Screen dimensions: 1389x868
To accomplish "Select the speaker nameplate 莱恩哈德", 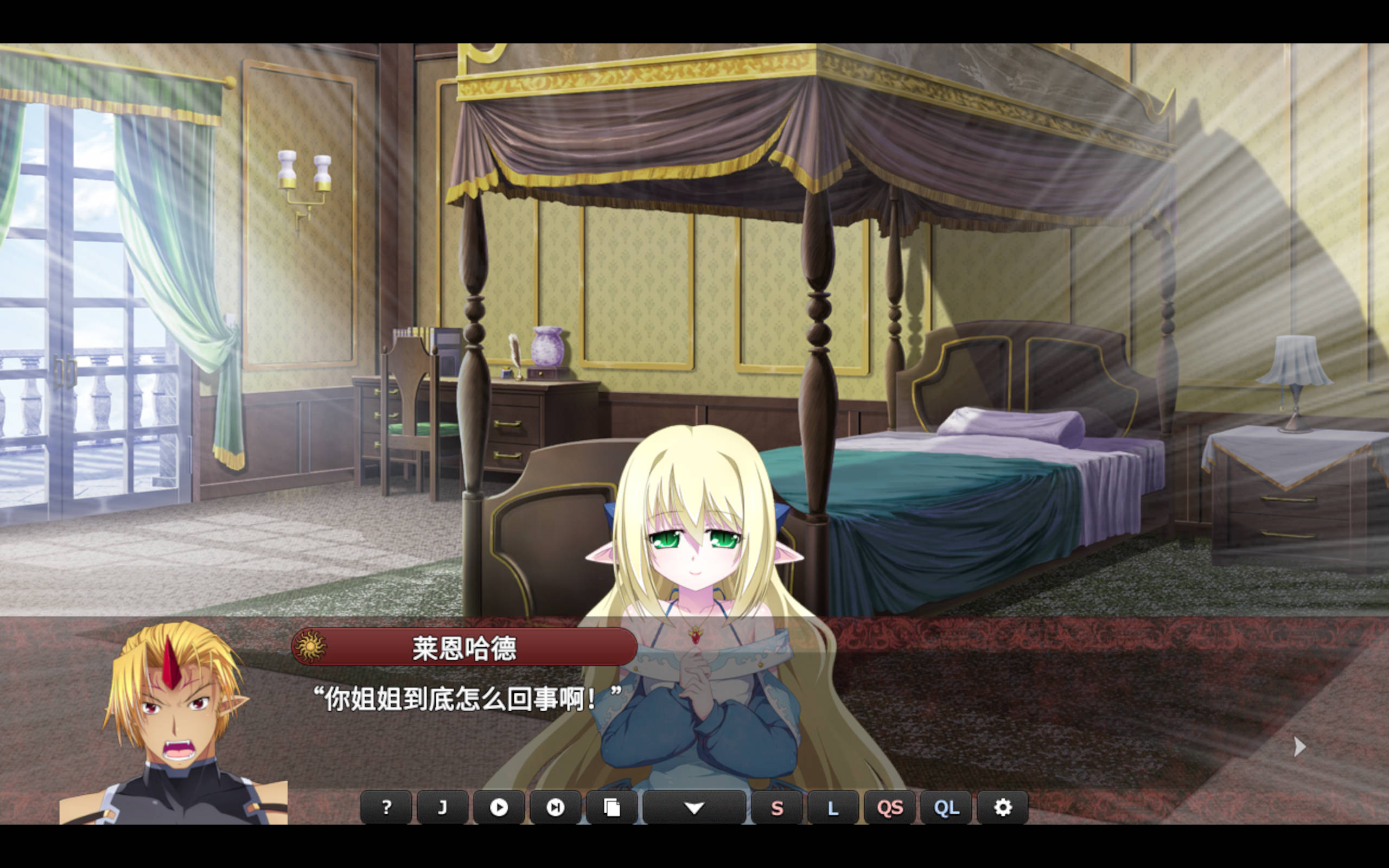I will coord(465,647).
